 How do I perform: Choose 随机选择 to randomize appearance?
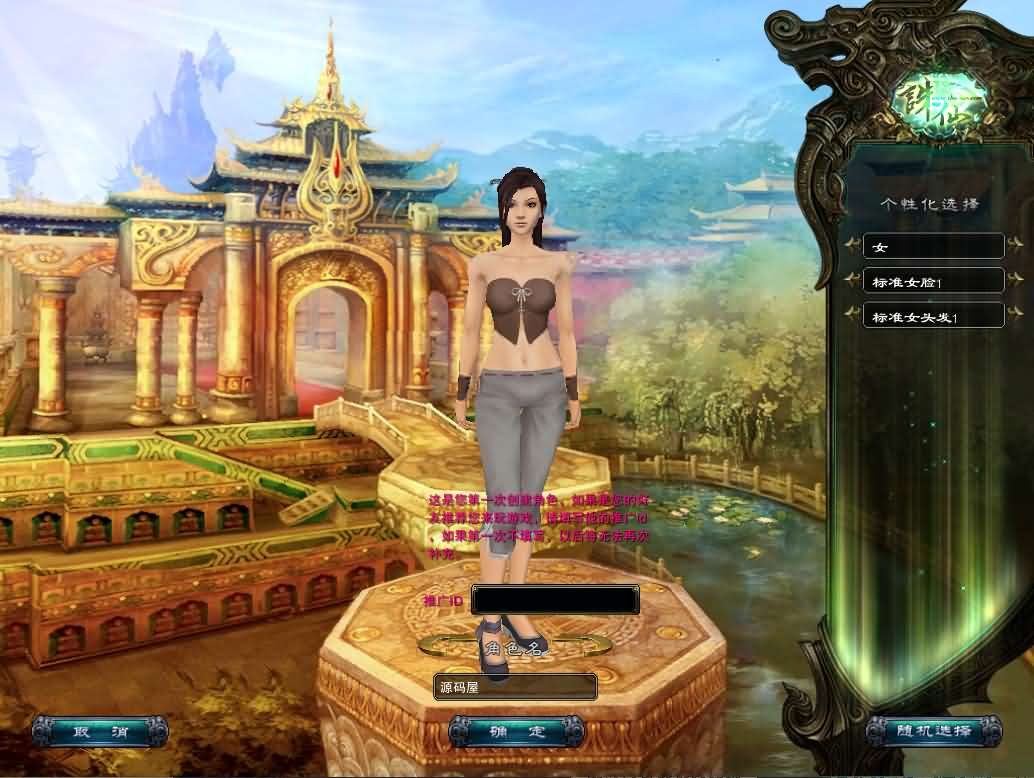(933, 731)
